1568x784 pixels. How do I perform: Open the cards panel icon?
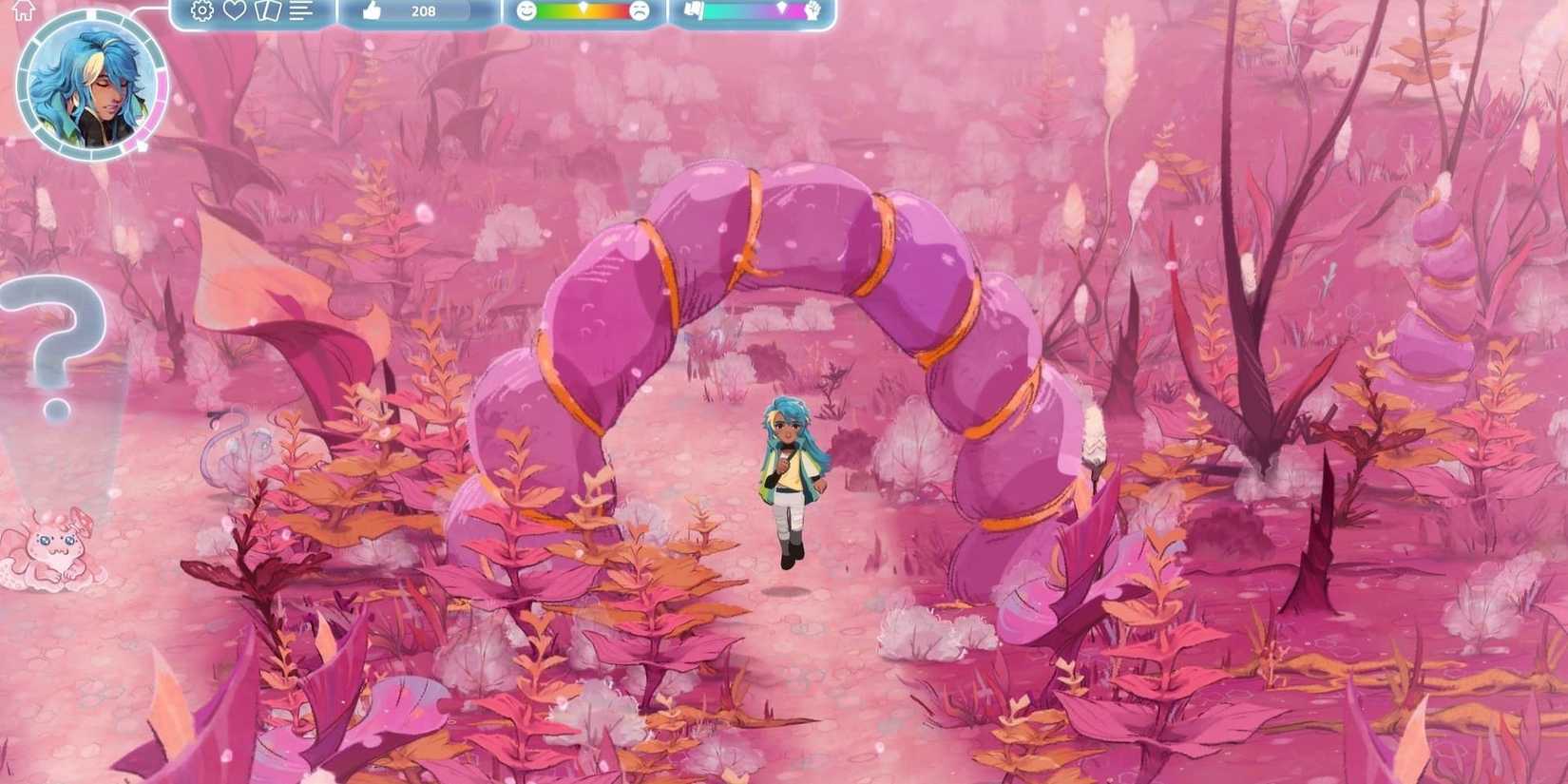click(268, 12)
